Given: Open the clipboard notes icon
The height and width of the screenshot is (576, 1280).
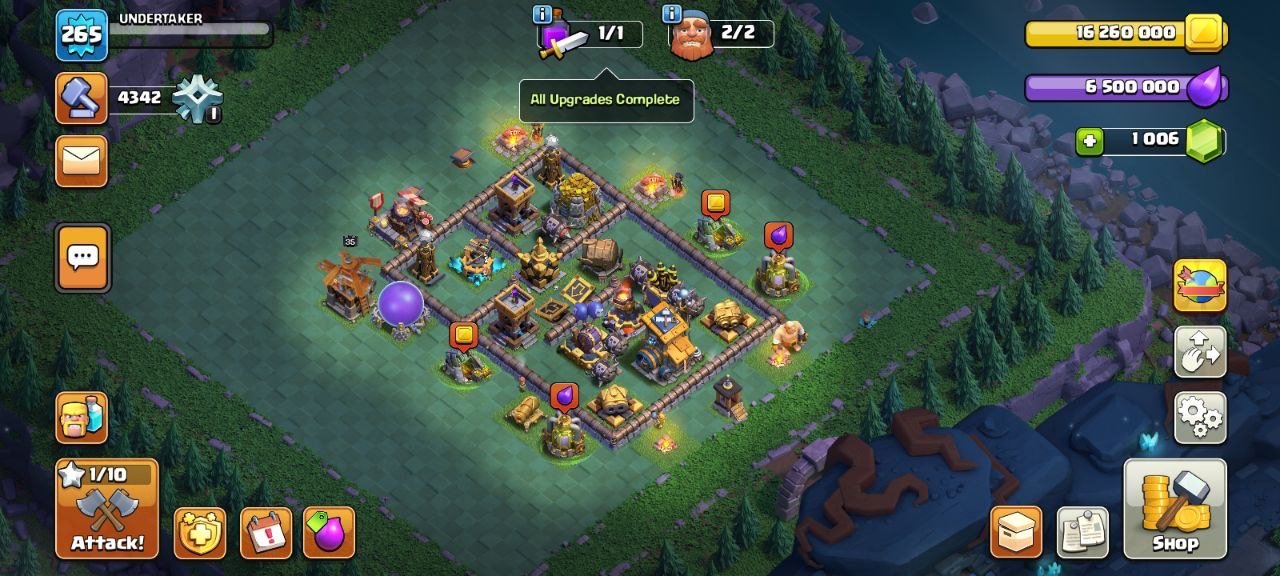Looking at the screenshot, I should (x=1082, y=531).
